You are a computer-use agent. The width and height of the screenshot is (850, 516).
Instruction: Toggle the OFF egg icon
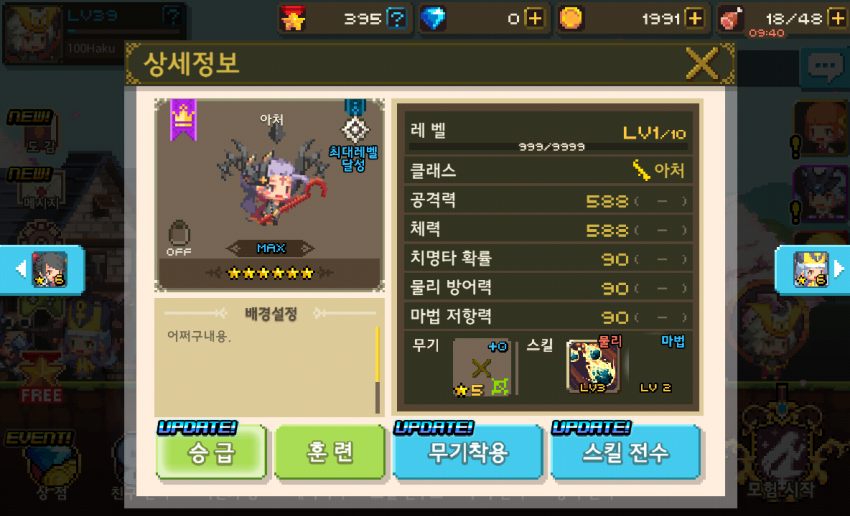coord(179,237)
